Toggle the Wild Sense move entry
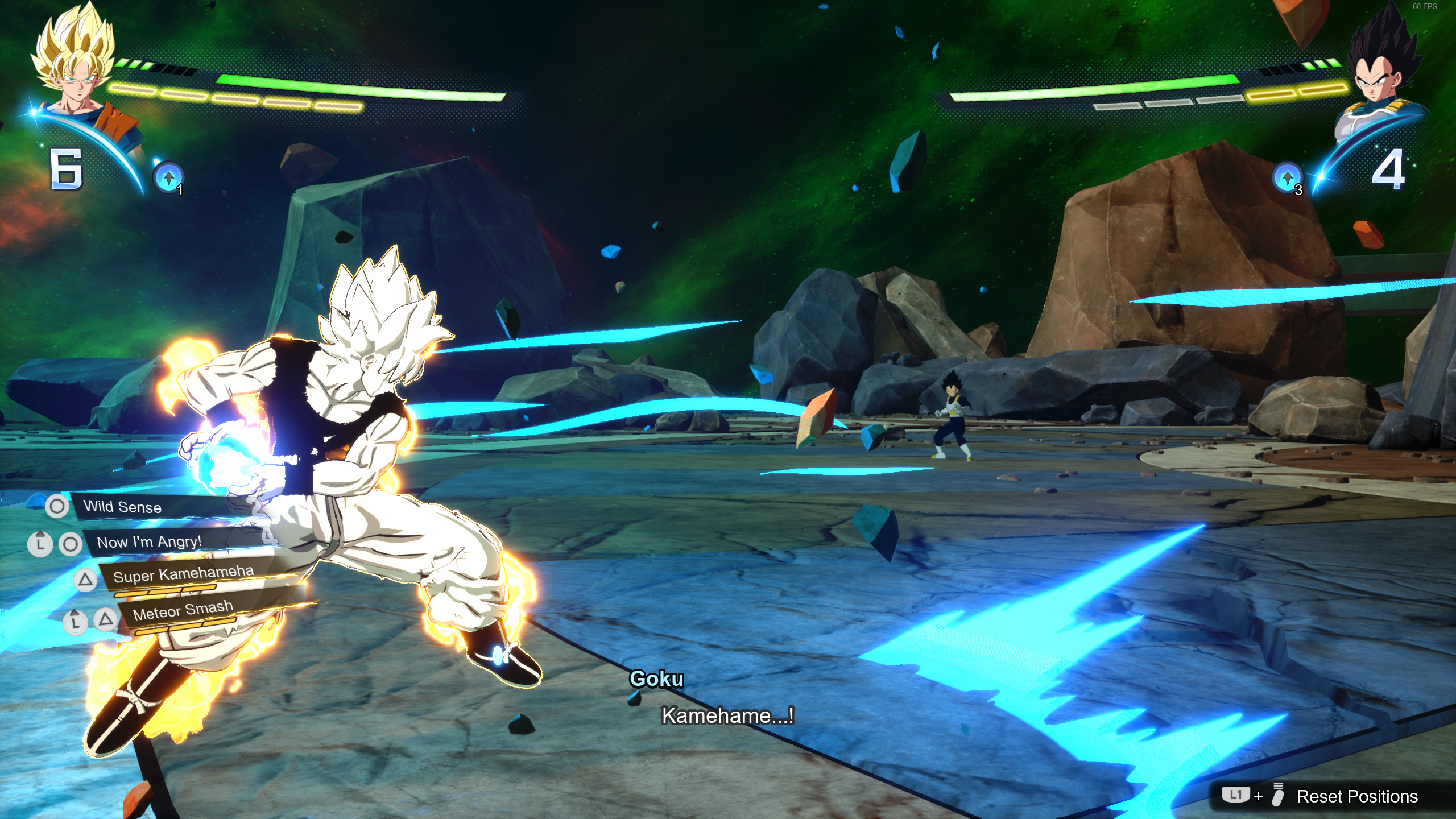Screen dimensions: 1456x819 click(122, 508)
